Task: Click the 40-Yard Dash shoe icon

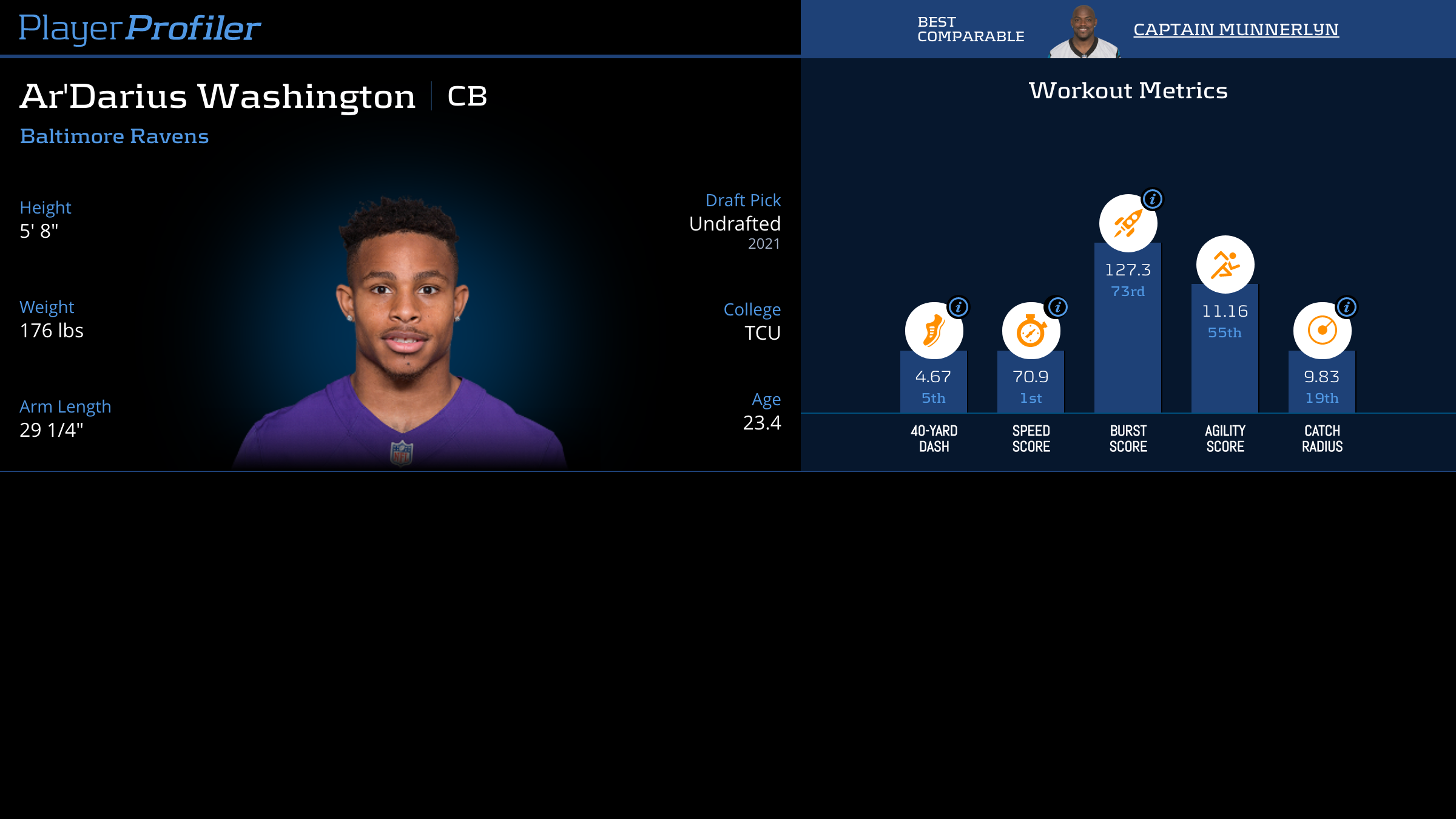Action: 933,331
